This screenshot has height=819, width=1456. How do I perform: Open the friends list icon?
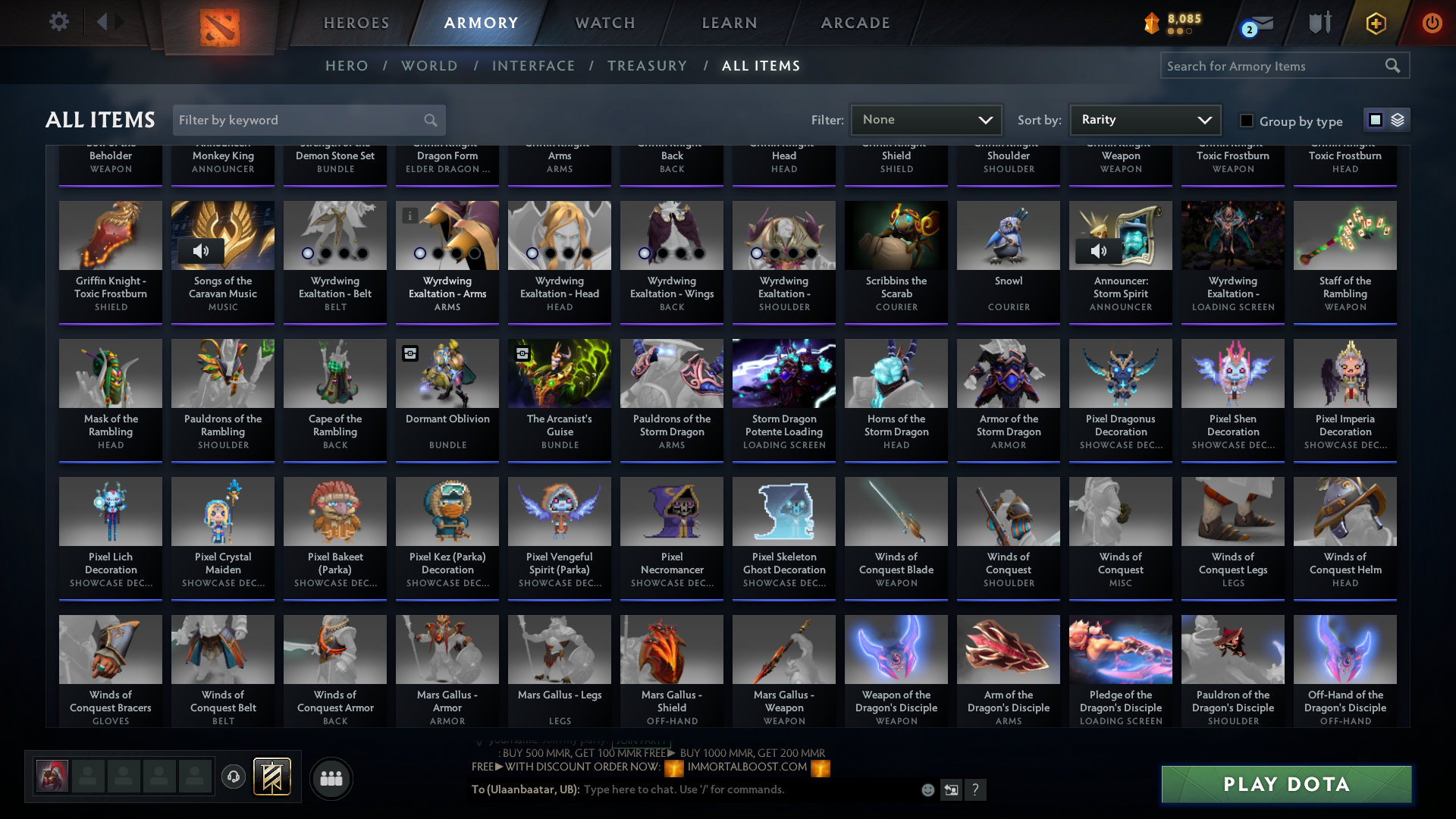point(330,778)
